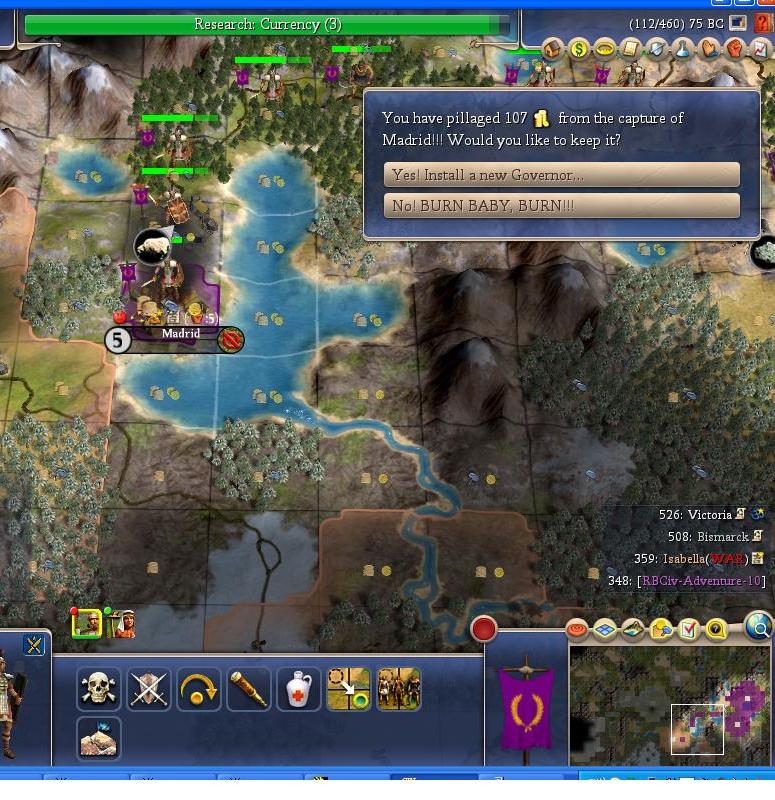Select the highlighted unit portrait in stack
This screenshot has height=800, width=775.
pos(86,624)
